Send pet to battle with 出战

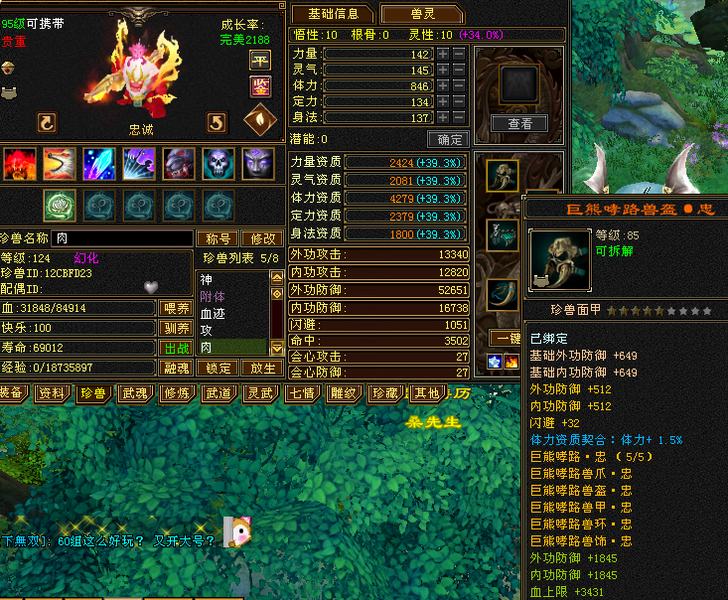tap(177, 348)
